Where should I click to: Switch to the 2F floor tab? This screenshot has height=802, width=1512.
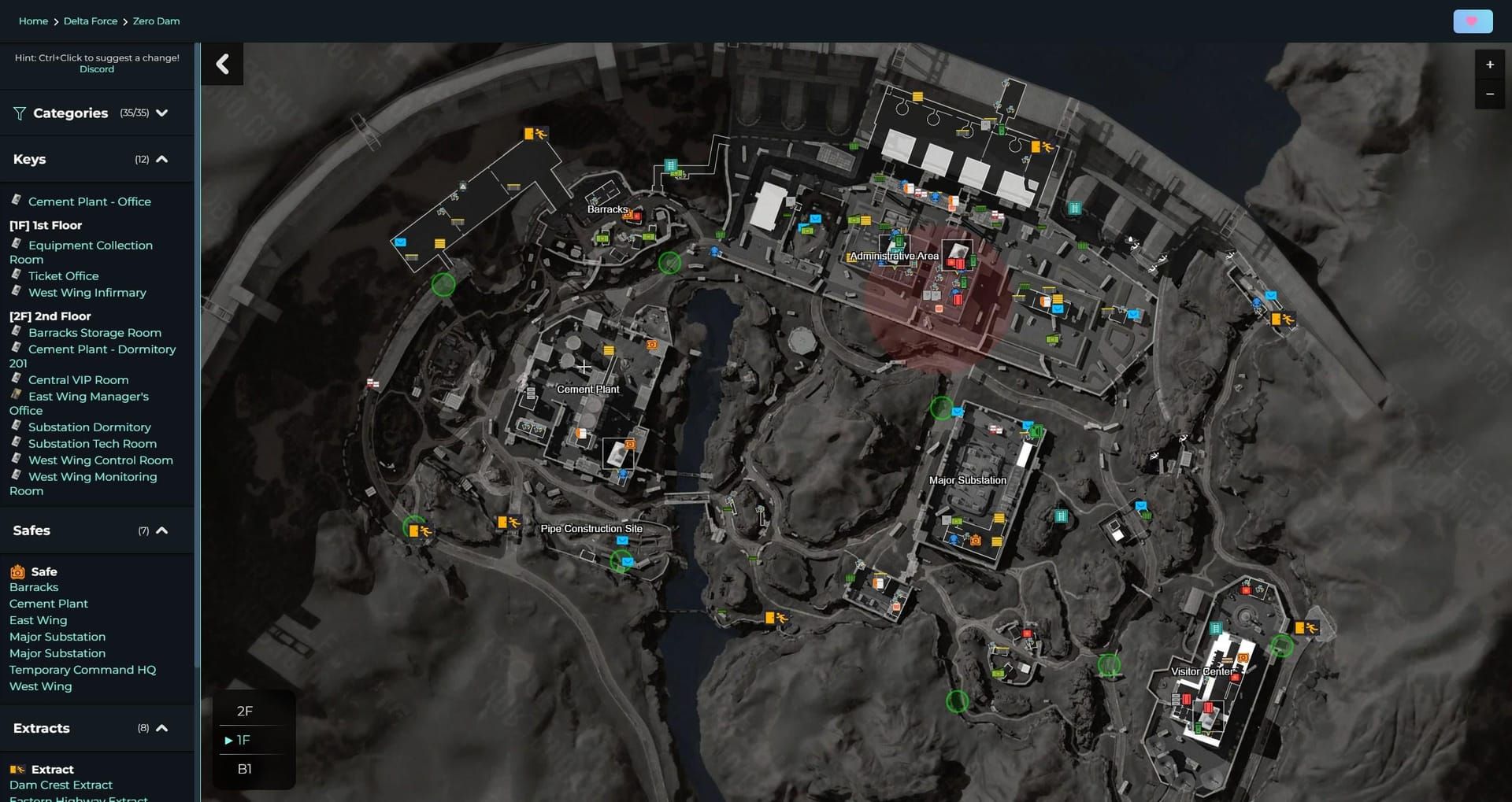(245, 711)
